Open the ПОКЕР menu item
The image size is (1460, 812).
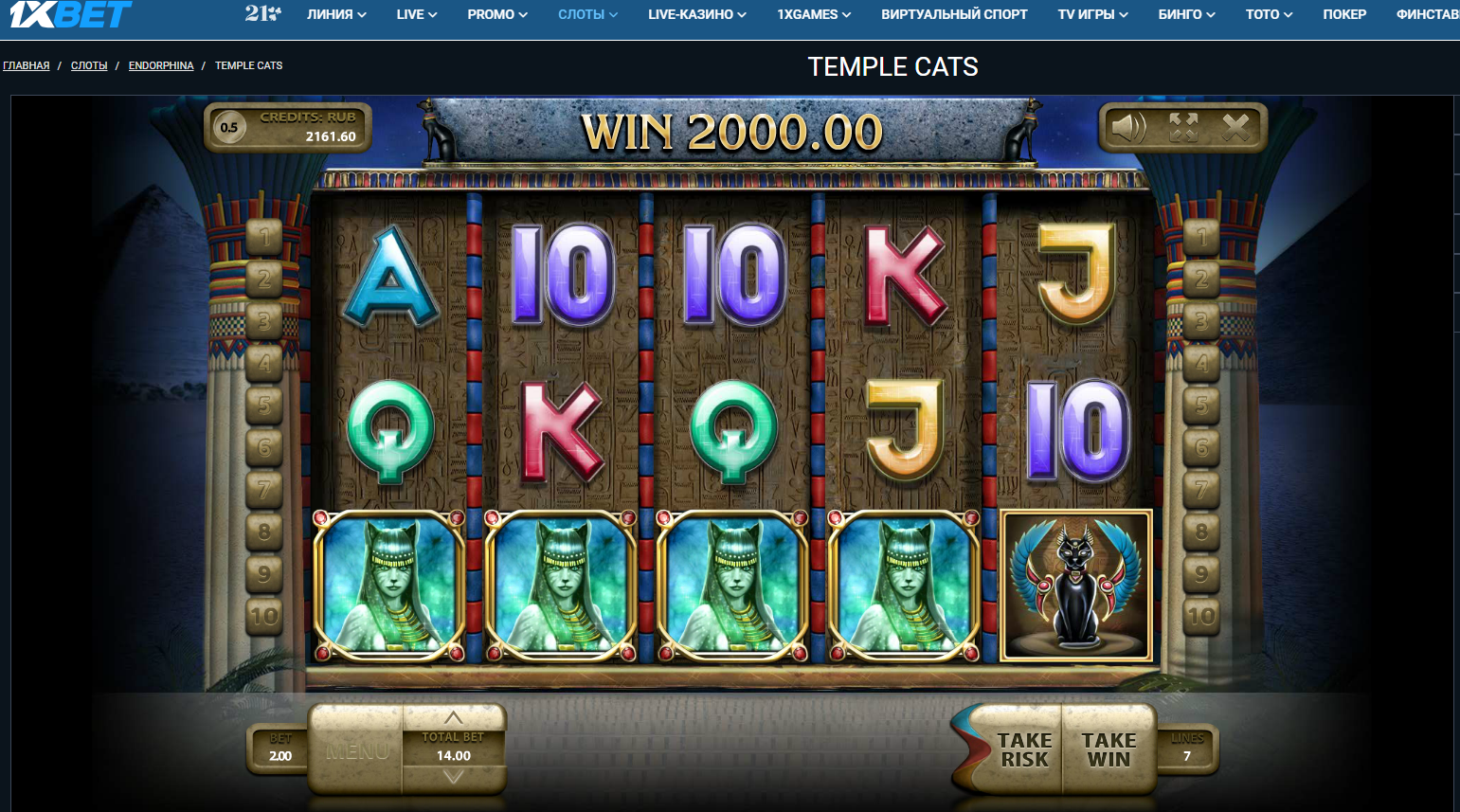point(1344,14)
